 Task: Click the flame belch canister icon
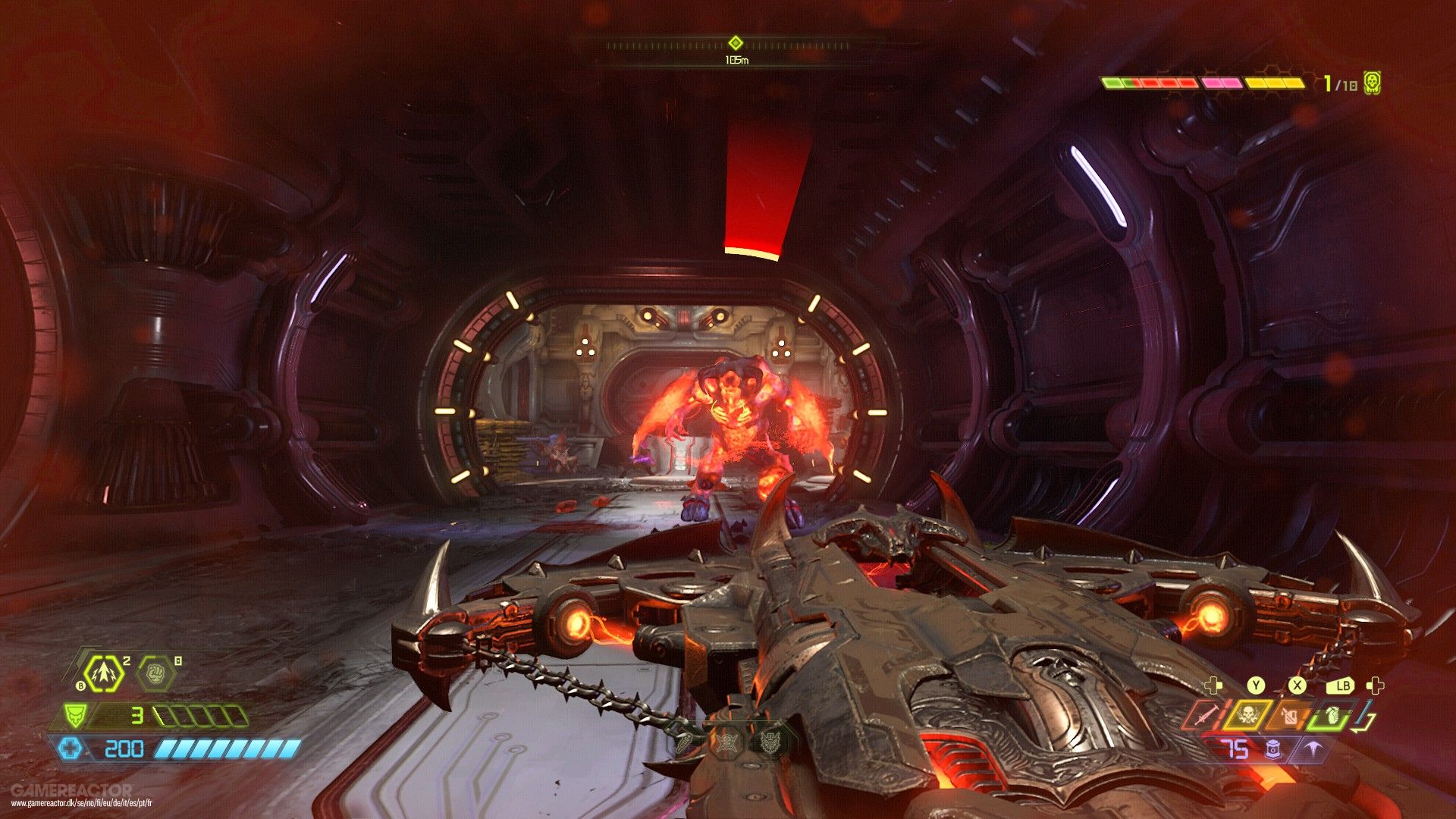pyautogui.click(x=1291, y=715)
